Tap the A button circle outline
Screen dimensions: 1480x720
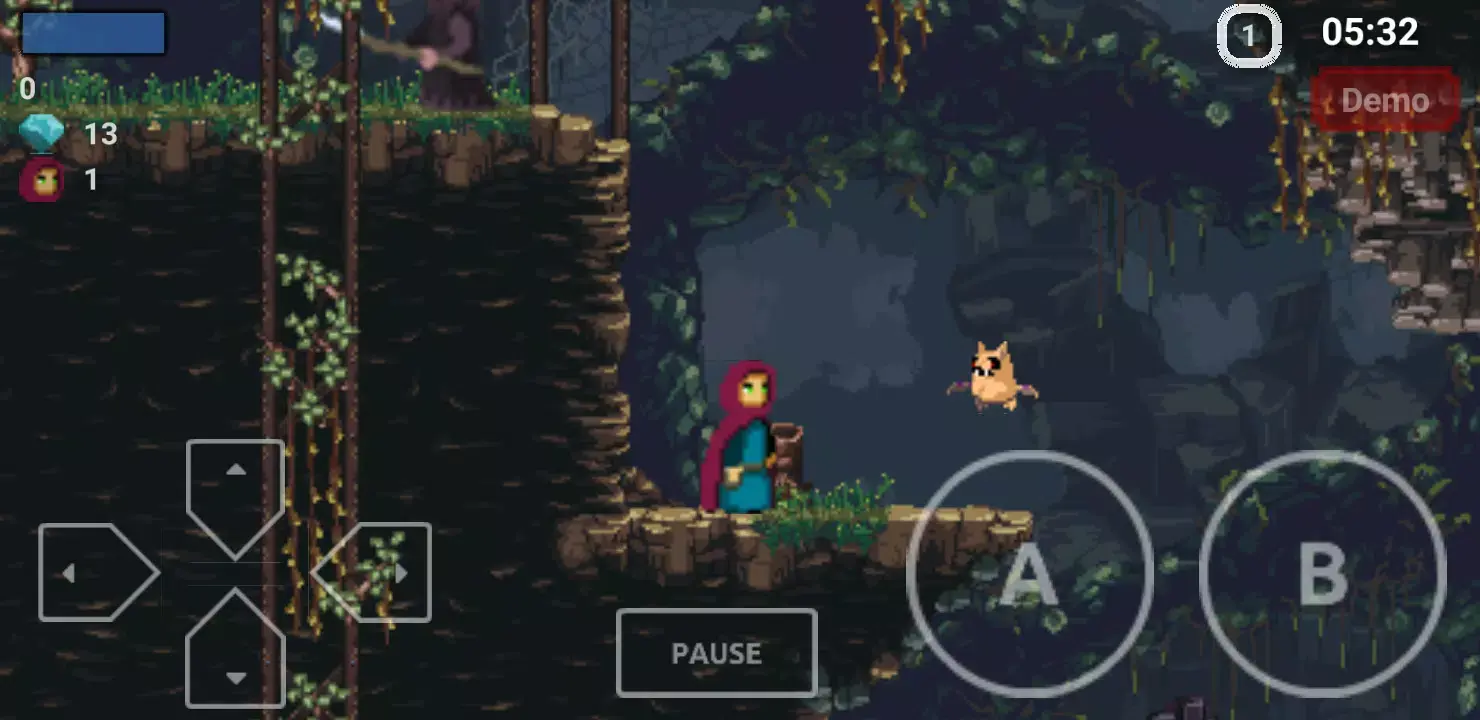1030,575
